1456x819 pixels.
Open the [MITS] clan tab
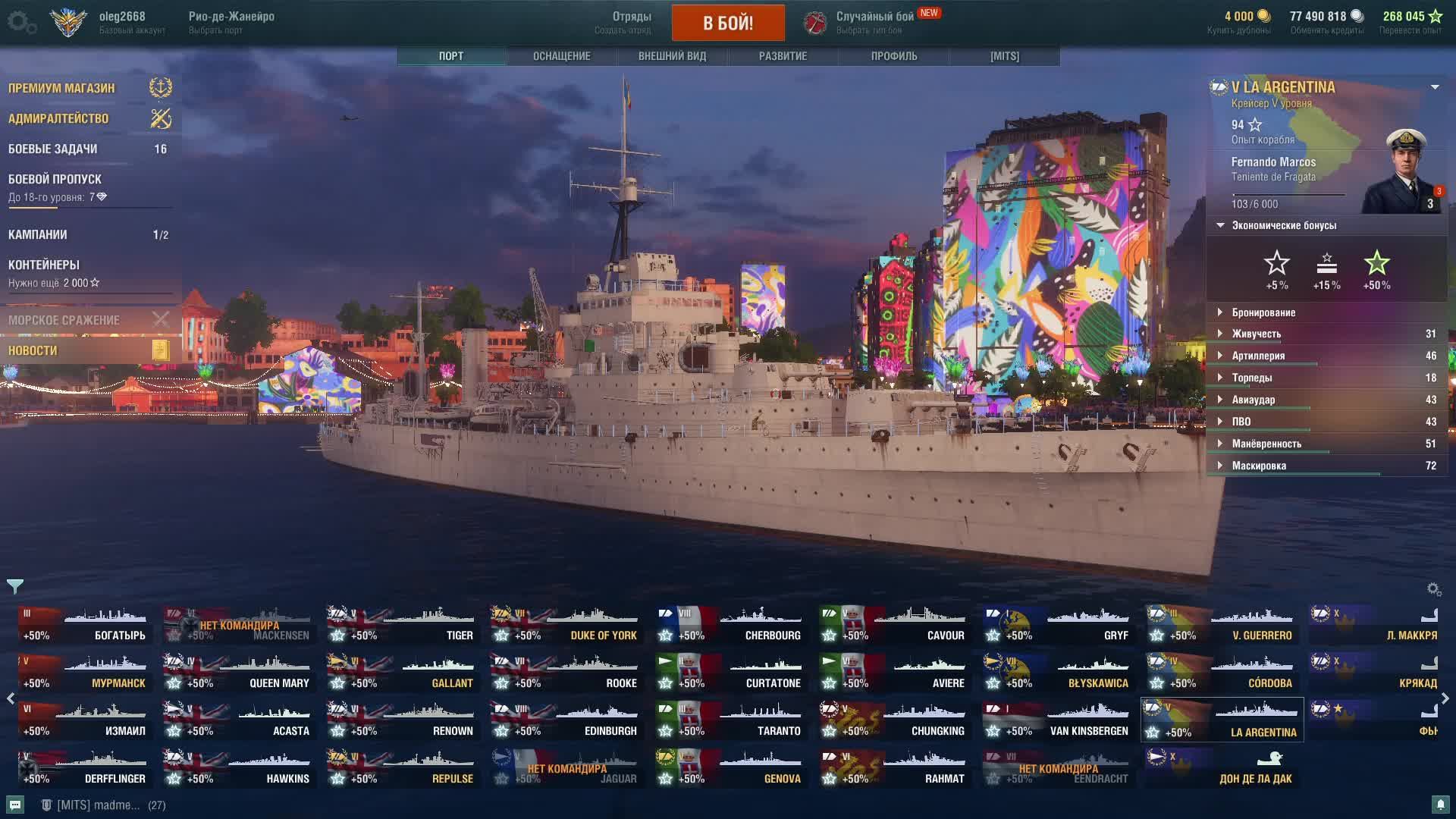1004,56
